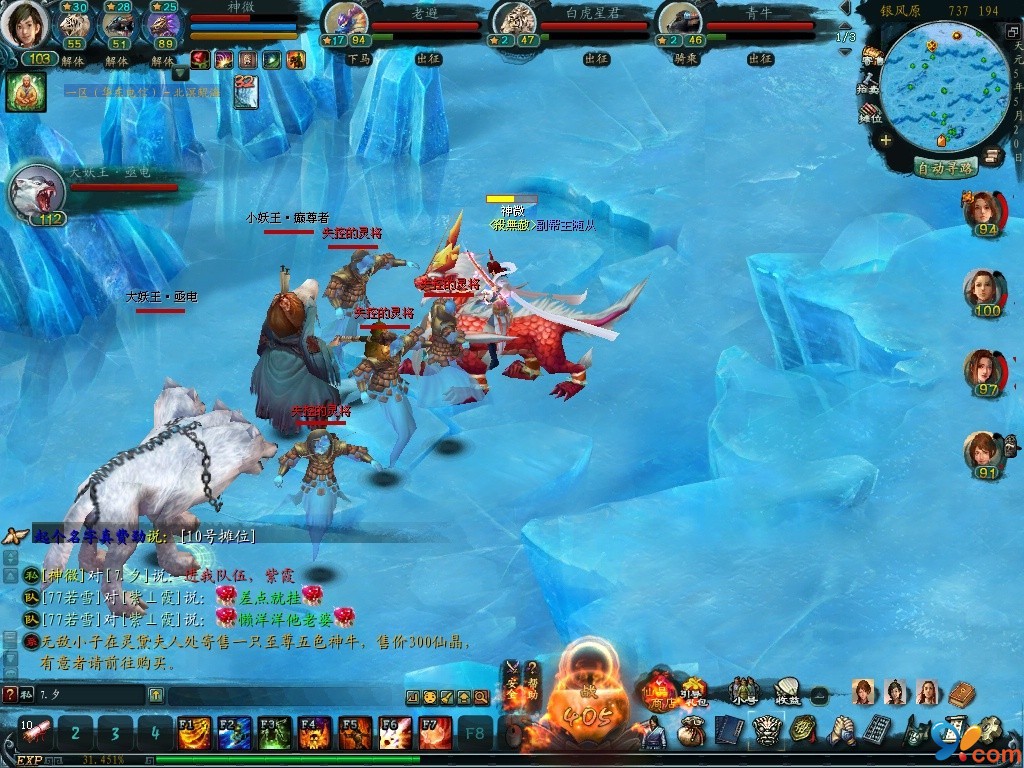Open the 仙晶商店 shop
Screen dimensions: 1024x768
click(x=661, y=691)
